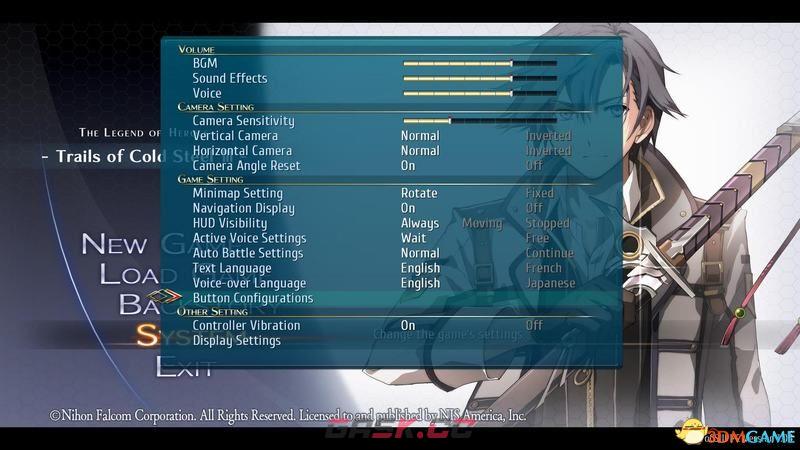Set Horizontal Camera to Normal
Image resolution: width=800 pixels, height=450 pixels.
(420, 151)
